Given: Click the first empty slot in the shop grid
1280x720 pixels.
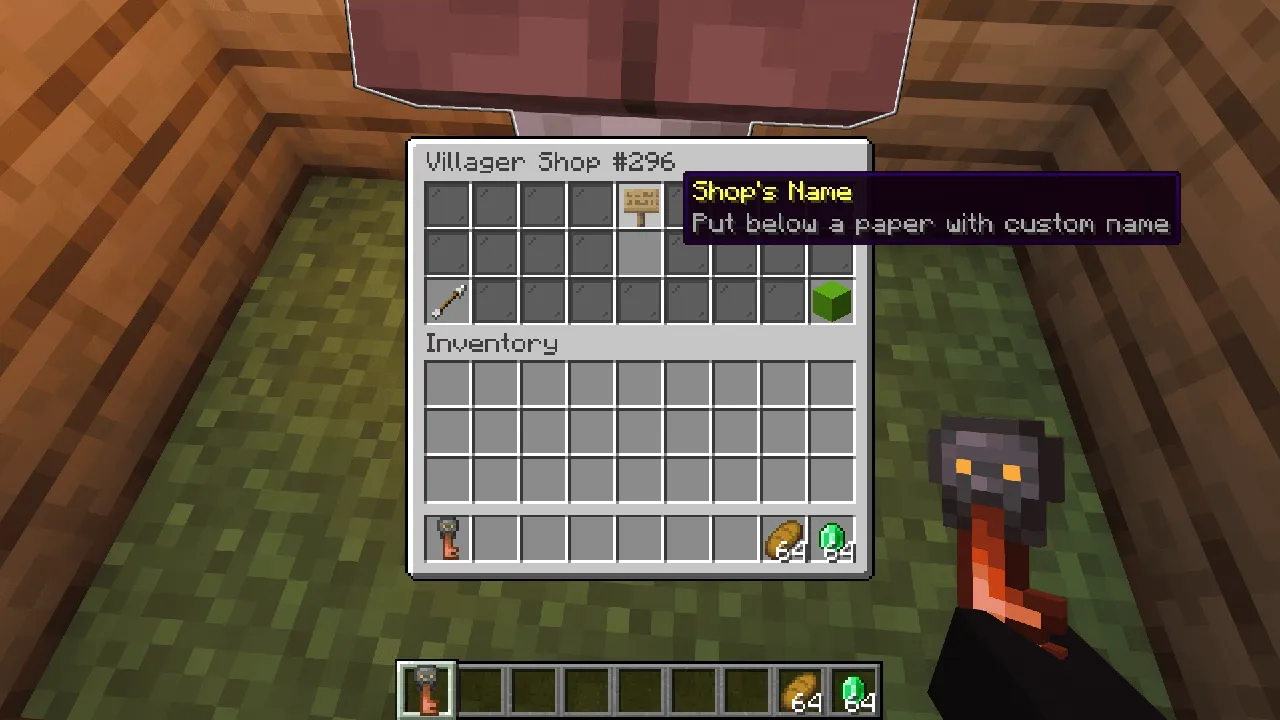Looking at the screenshot, I should tap(446, 205).
